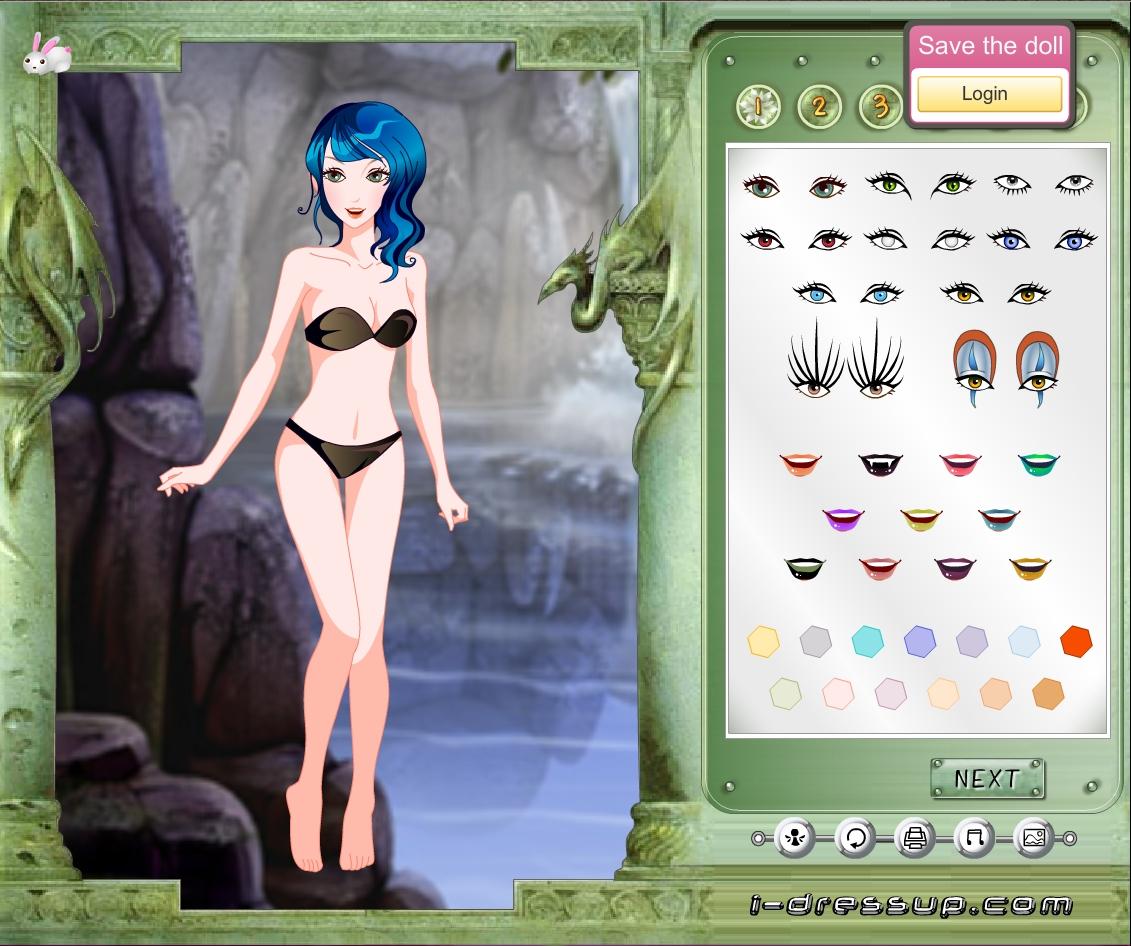Apply the eyes with long spiky lashes
This screenshot has height=946, width=1131.
tap(845, 358)
